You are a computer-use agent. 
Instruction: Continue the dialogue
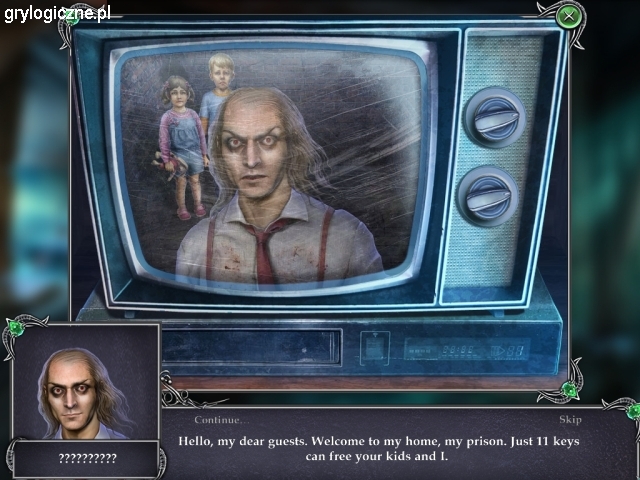click(221, 420)
